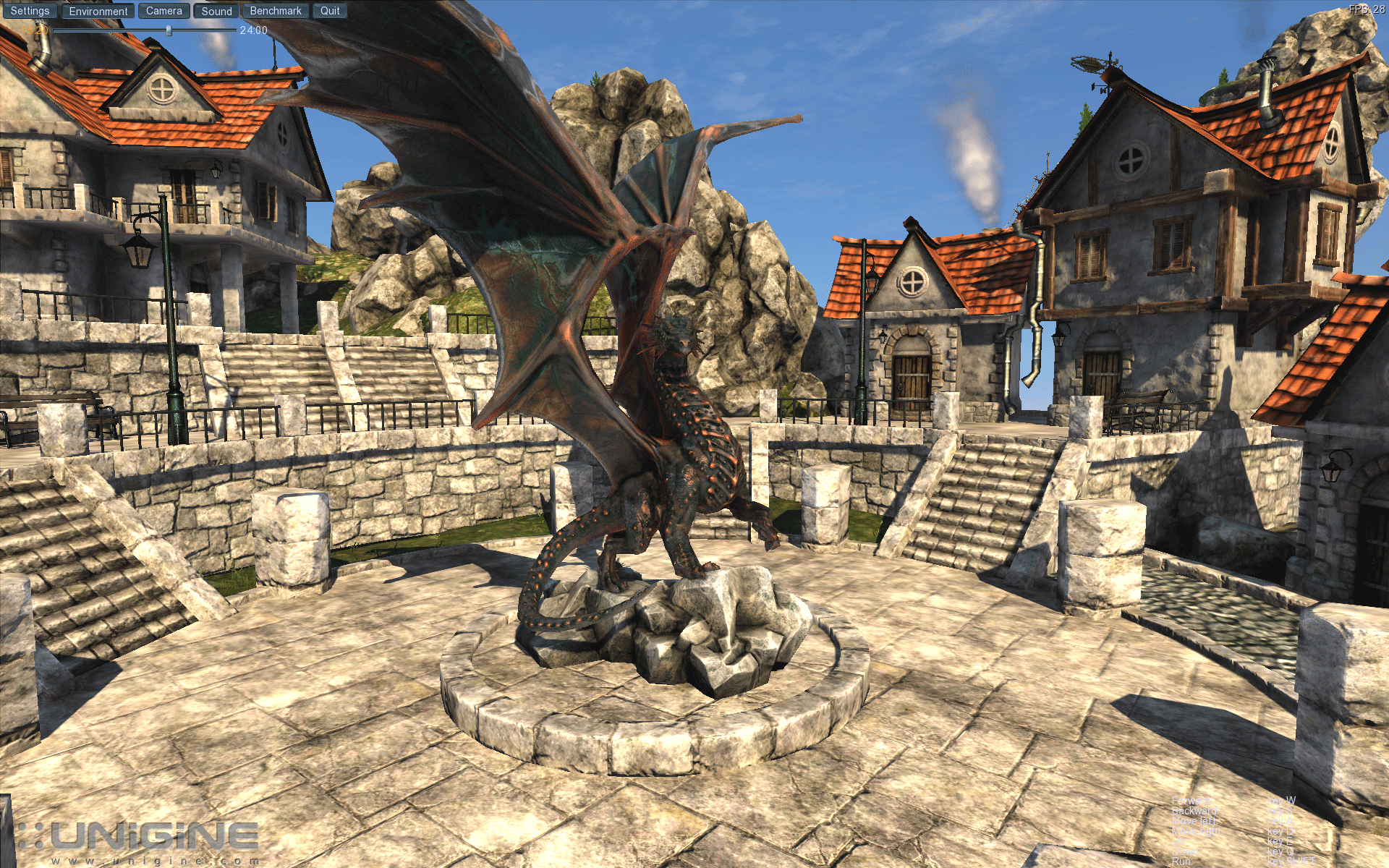Open the Environment options

click(98, 11)
